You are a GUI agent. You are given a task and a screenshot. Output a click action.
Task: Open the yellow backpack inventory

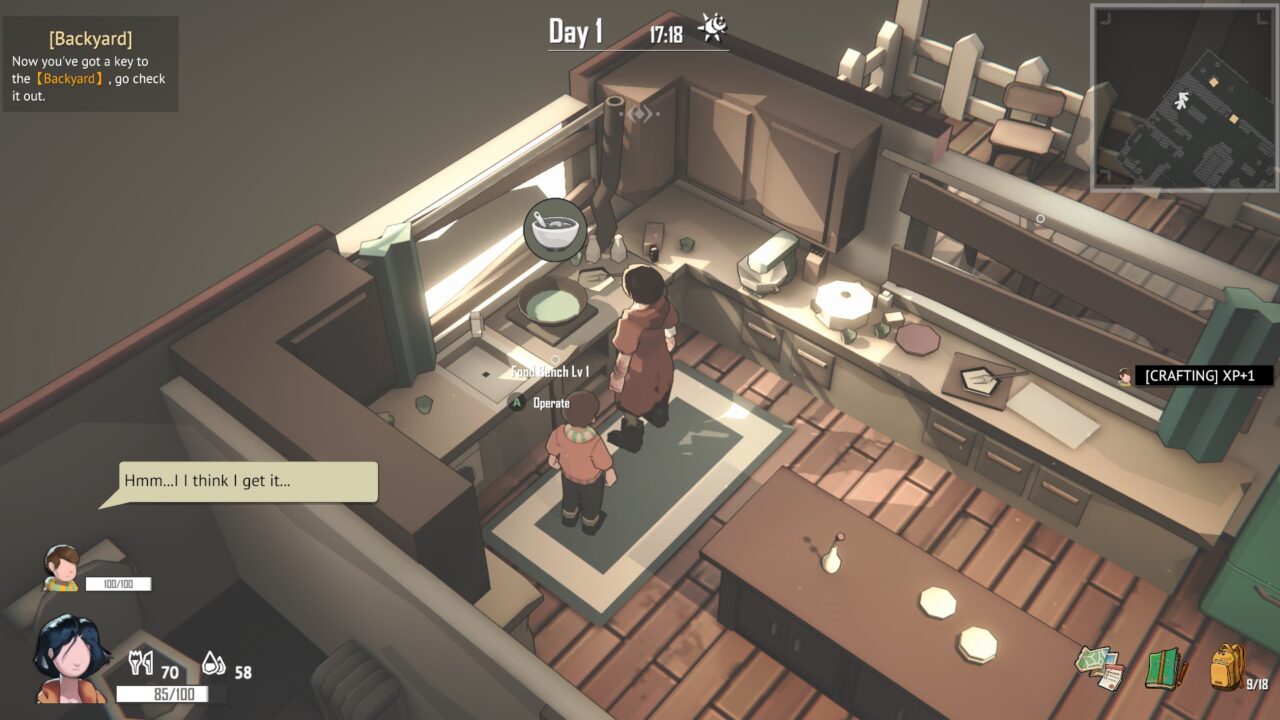(x=1227, y=667)
